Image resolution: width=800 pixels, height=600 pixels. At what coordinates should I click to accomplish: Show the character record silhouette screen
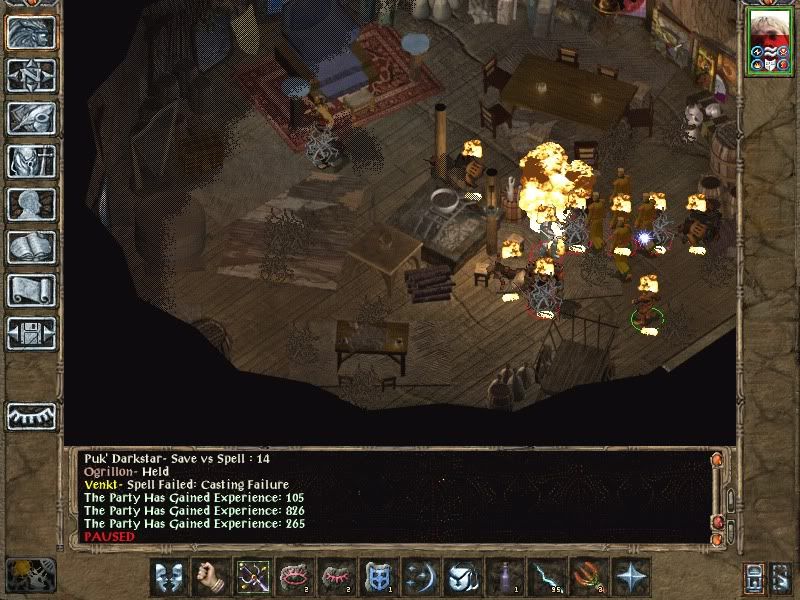31,204
